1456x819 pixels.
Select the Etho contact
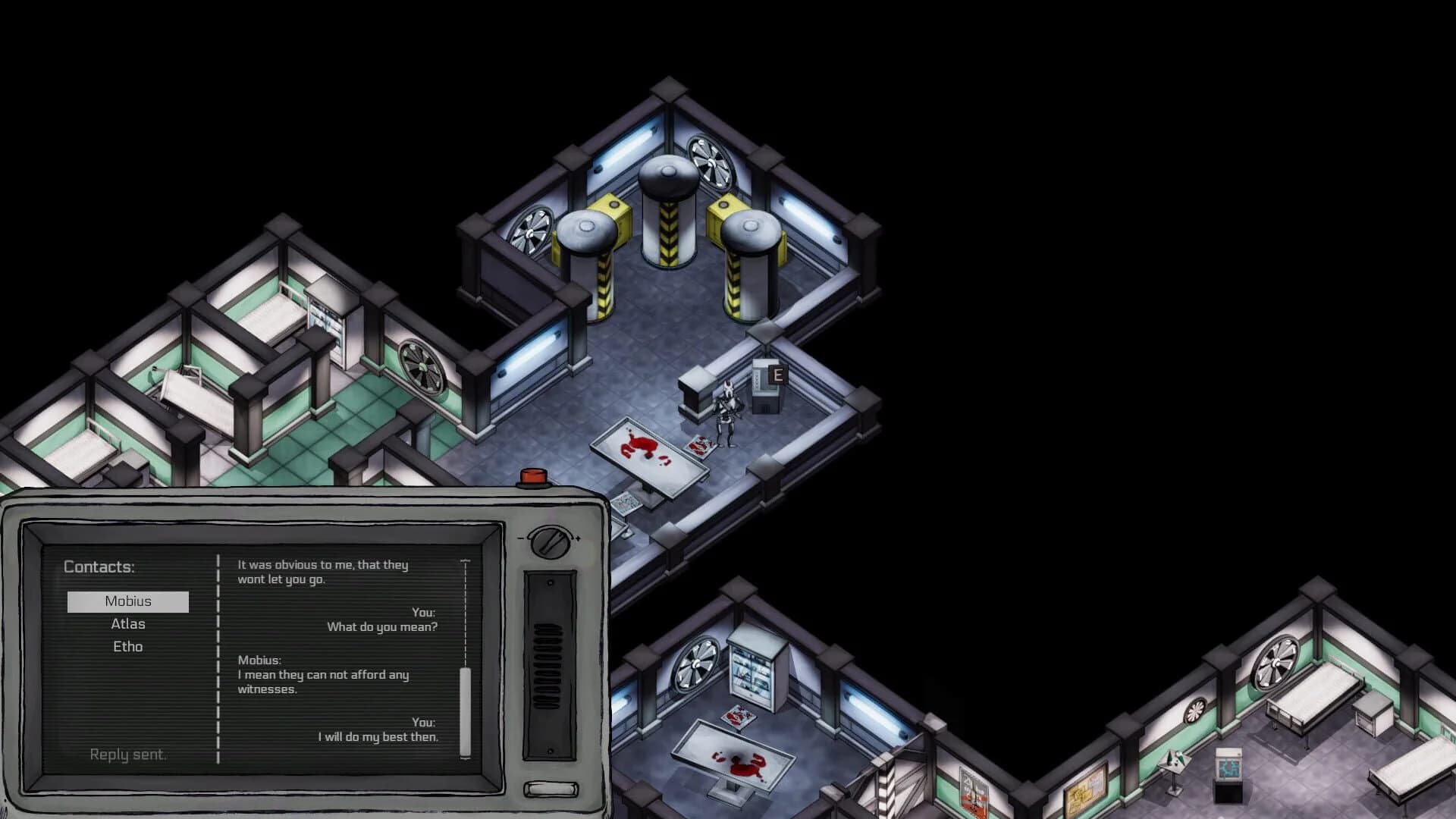(x=128, y=646)
